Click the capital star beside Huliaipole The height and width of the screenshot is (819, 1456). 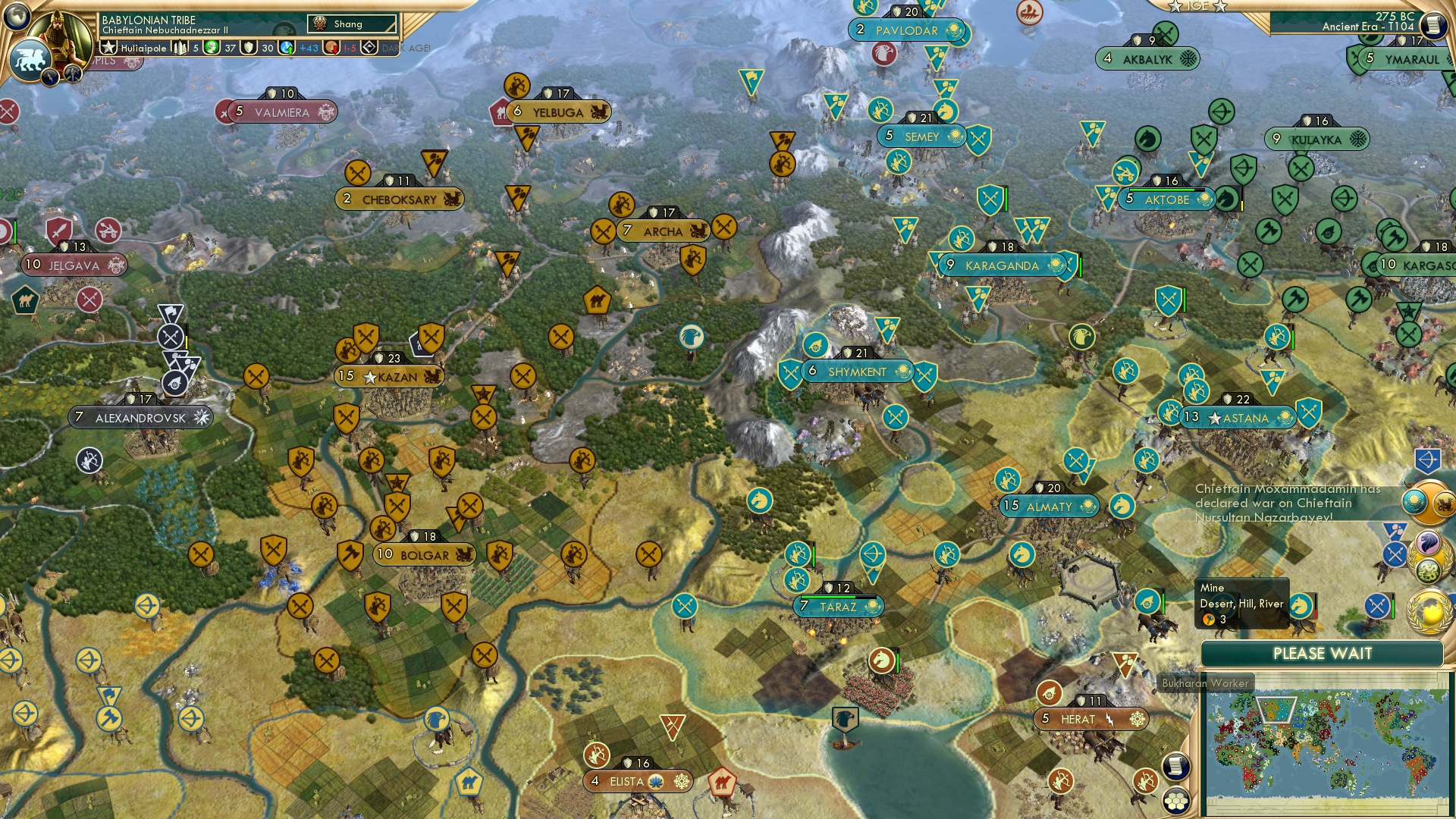[109, 48]
